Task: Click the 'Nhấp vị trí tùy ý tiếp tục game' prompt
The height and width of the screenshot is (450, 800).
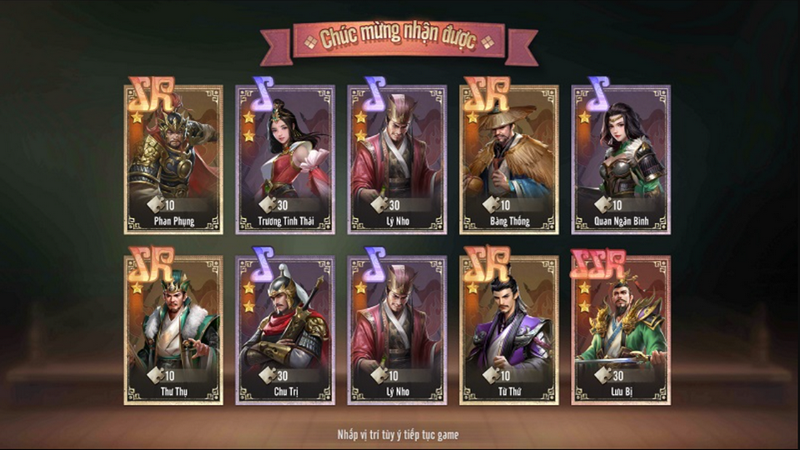Action: 399,435
